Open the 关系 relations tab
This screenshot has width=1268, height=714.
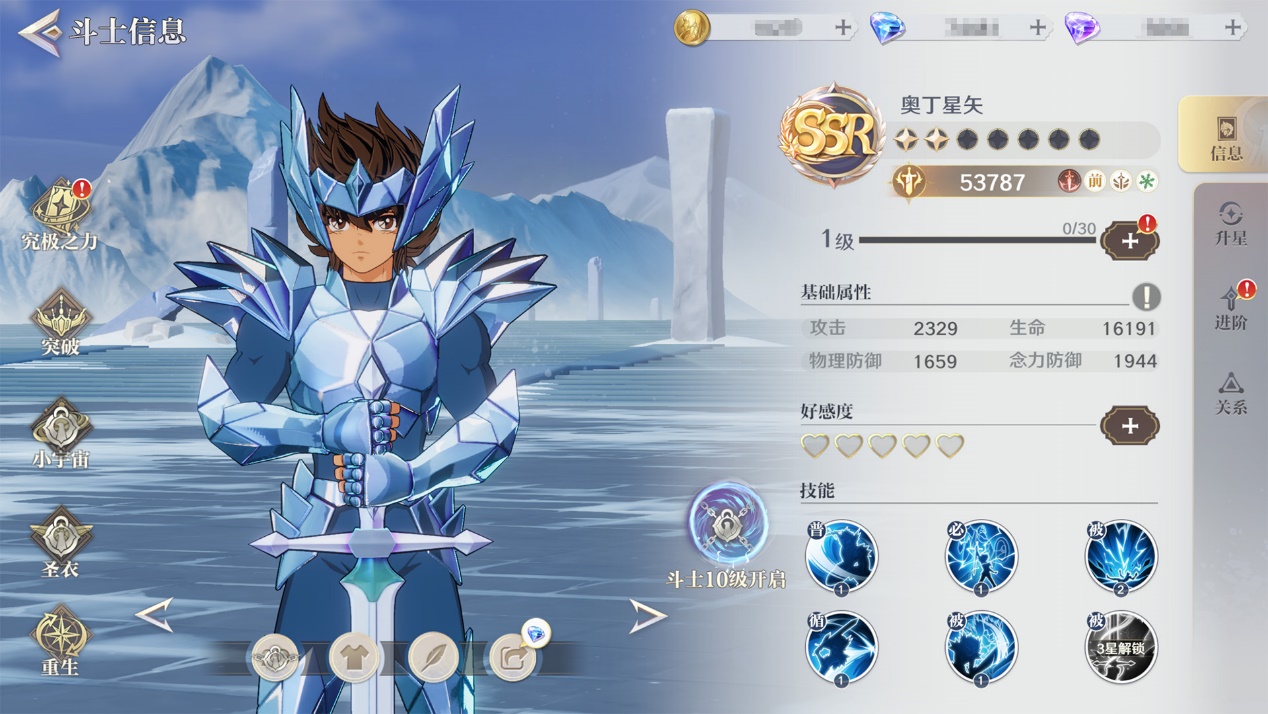[1230, 393]
